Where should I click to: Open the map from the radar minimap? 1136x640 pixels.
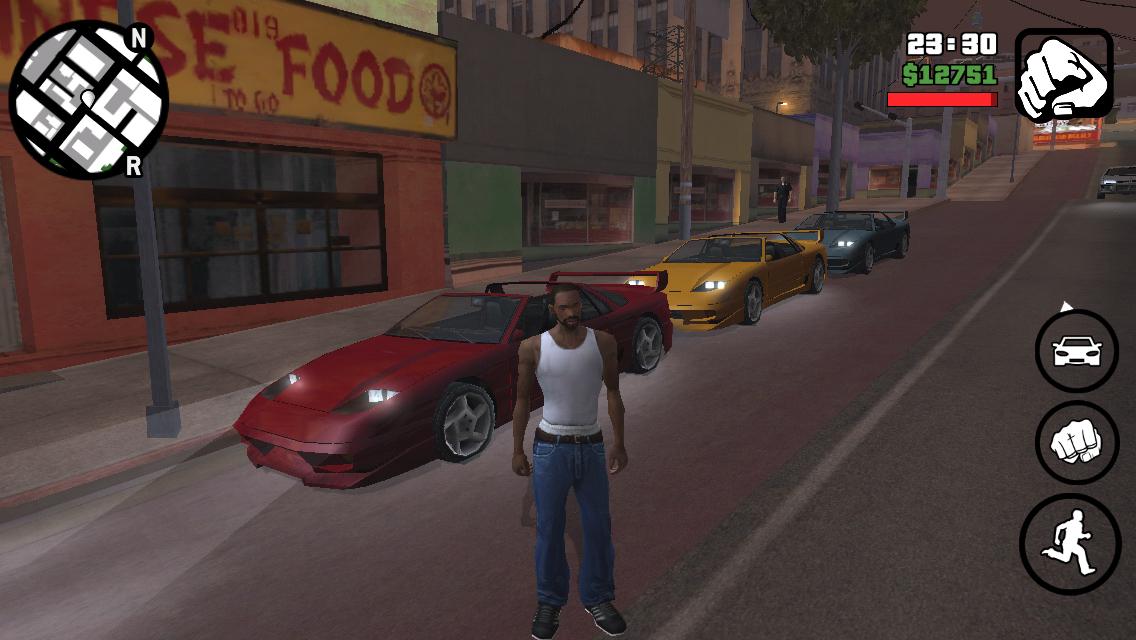(x=88, y=99)
